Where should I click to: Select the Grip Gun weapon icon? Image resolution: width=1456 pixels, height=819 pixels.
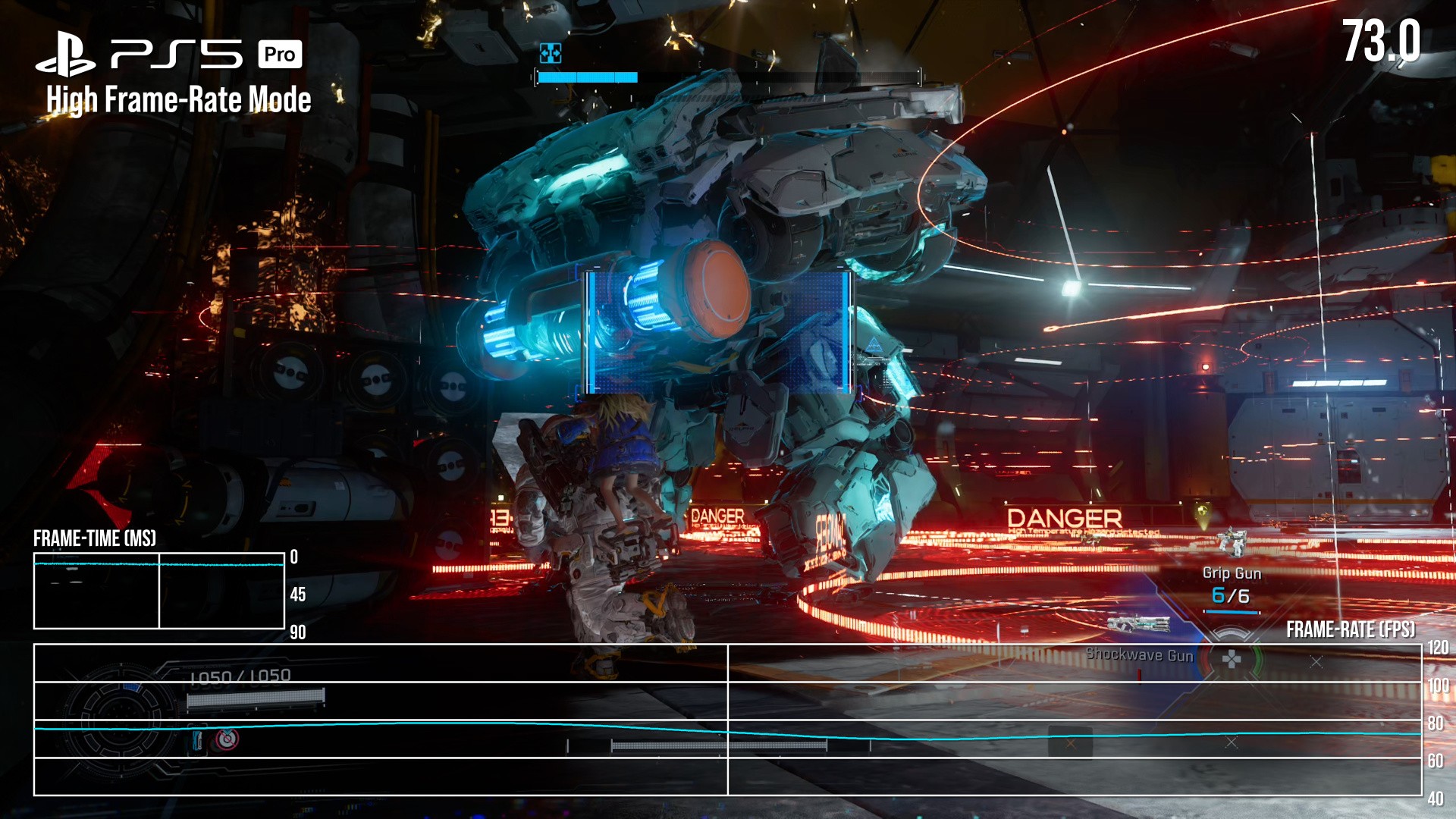[1232, 541]
